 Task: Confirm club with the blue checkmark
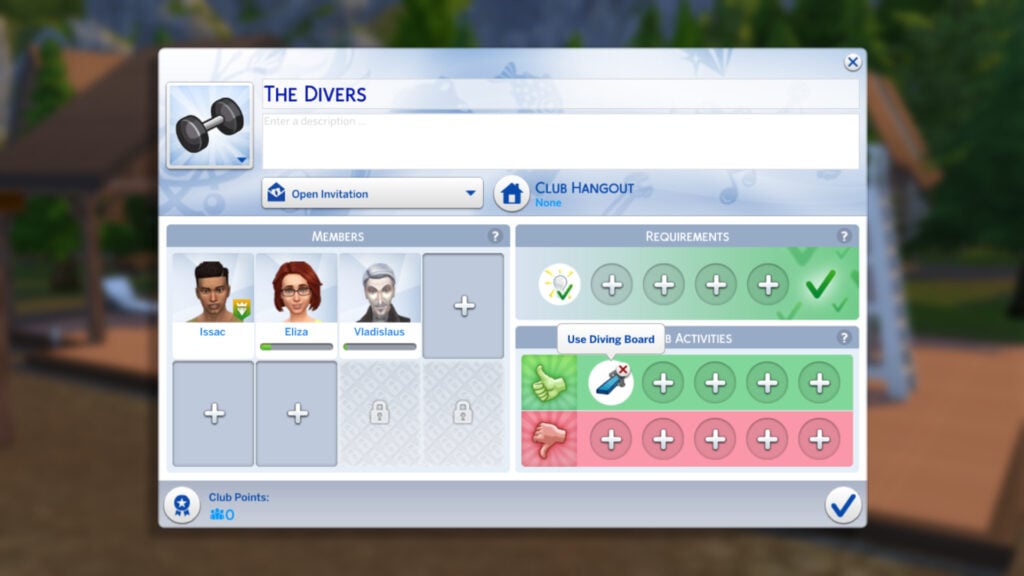click(x=843, y=505)
